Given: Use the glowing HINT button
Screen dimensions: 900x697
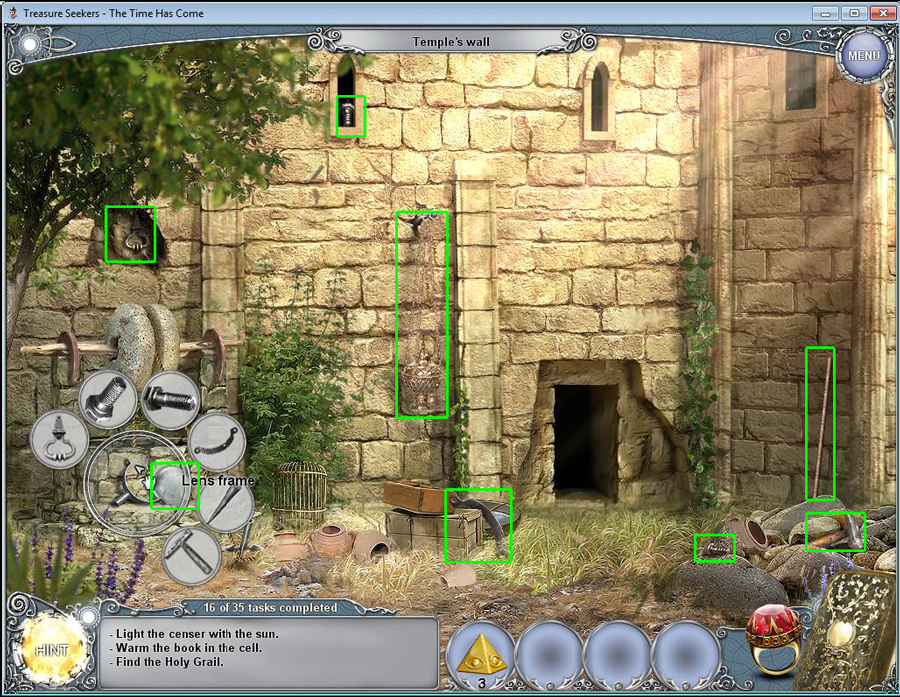Looking at the screenshot, I should 52,649.
